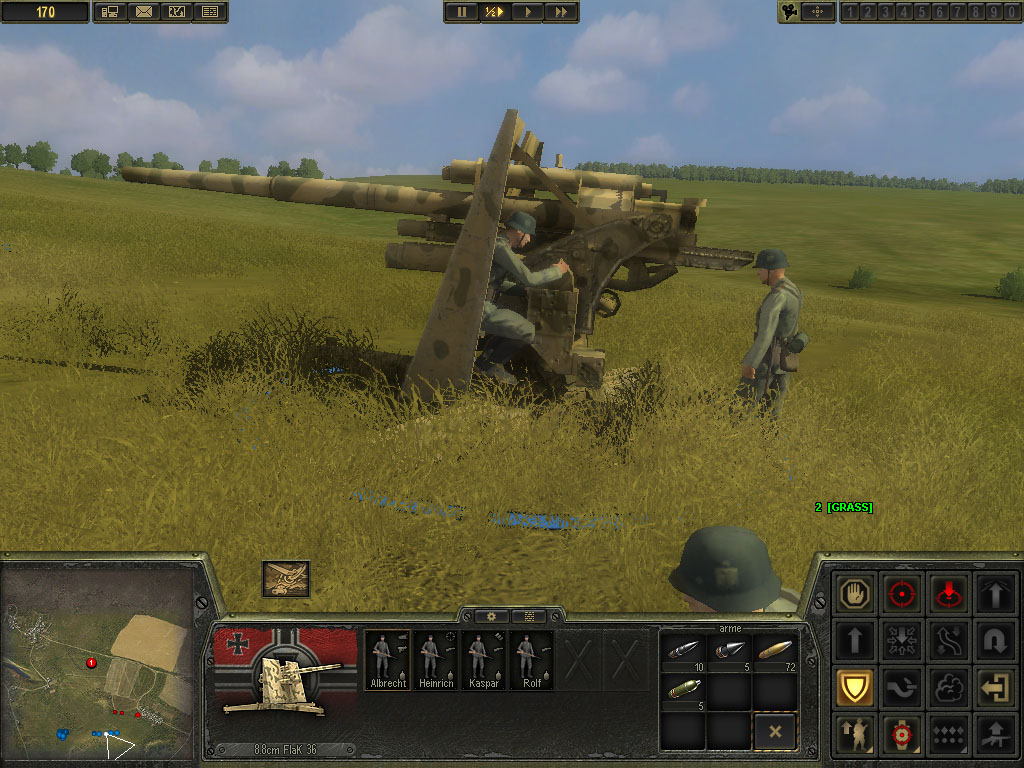Activate the red crosshair attack command
This screenshot has height=768, width=1024.
[x=902, y=593]
